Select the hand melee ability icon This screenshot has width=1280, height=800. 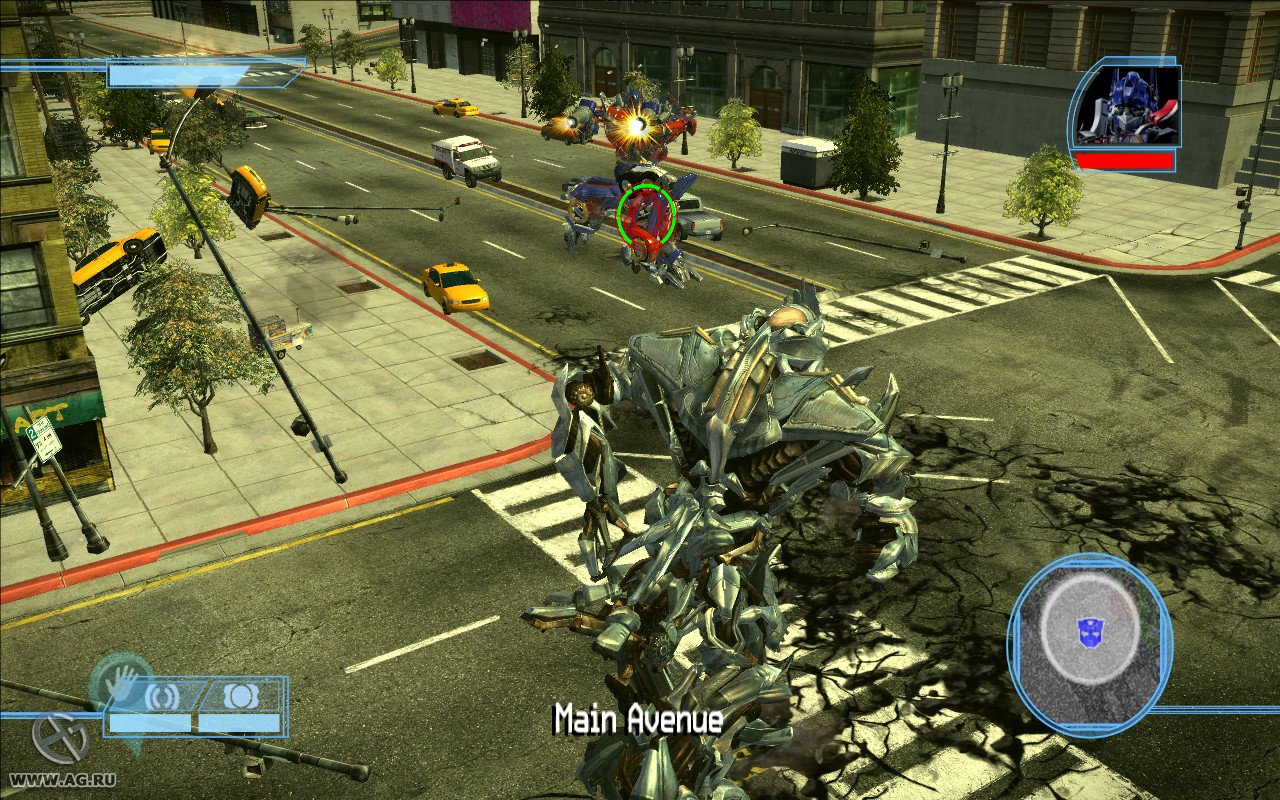tap(123, 681)
